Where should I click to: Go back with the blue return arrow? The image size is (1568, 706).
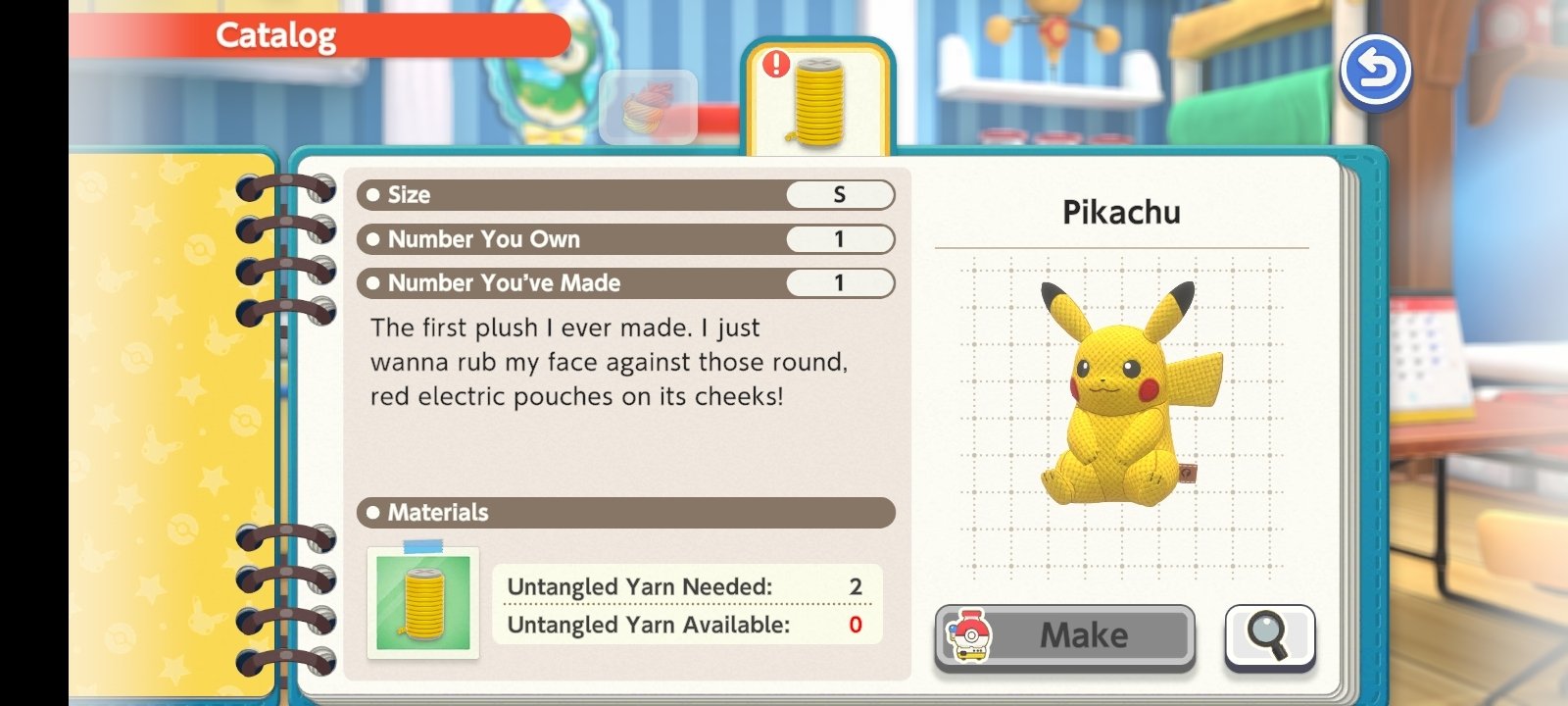1375,72
